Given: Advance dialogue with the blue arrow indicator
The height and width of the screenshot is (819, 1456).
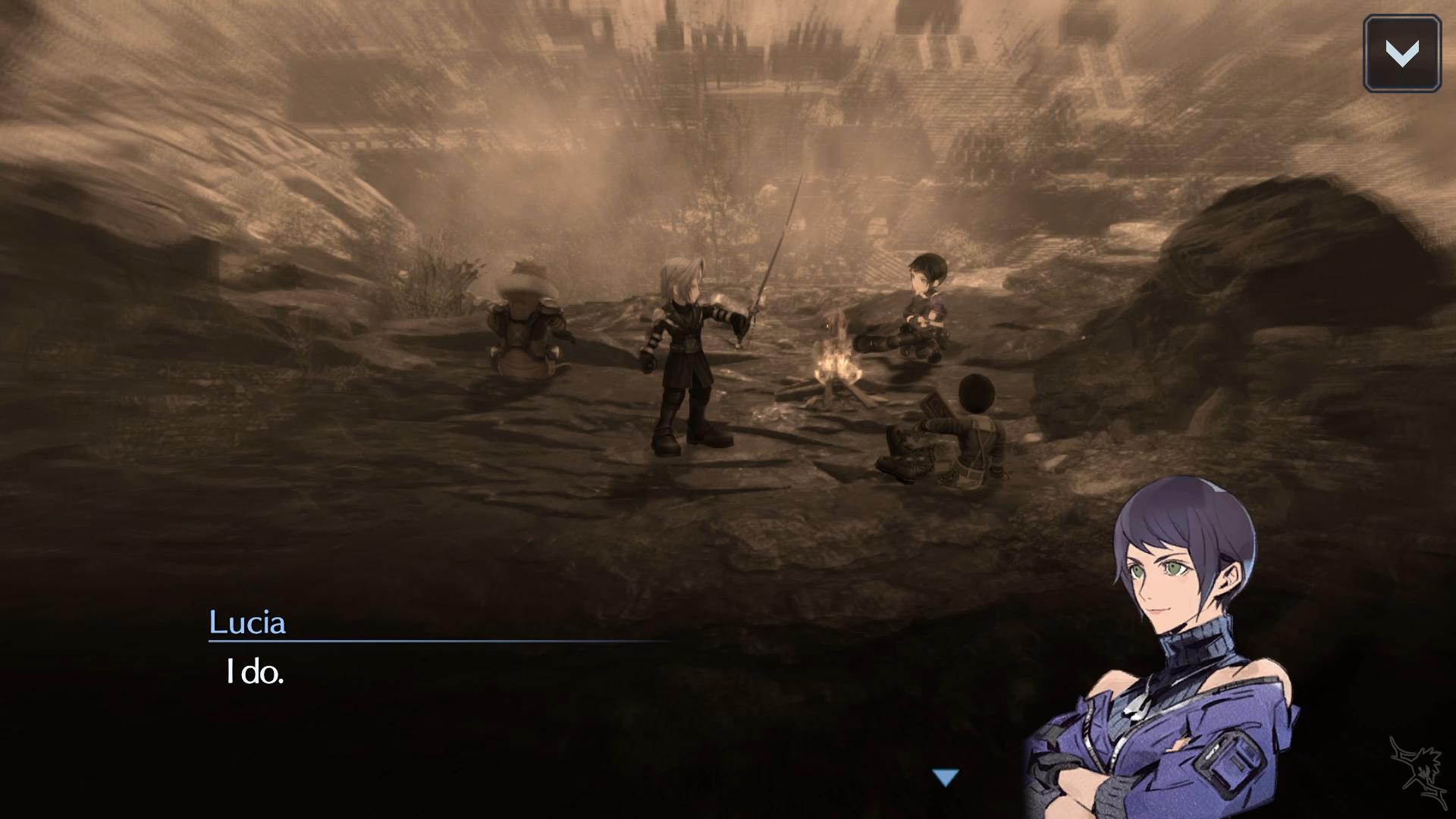Looking at the screenshot, I should (946, 777).
